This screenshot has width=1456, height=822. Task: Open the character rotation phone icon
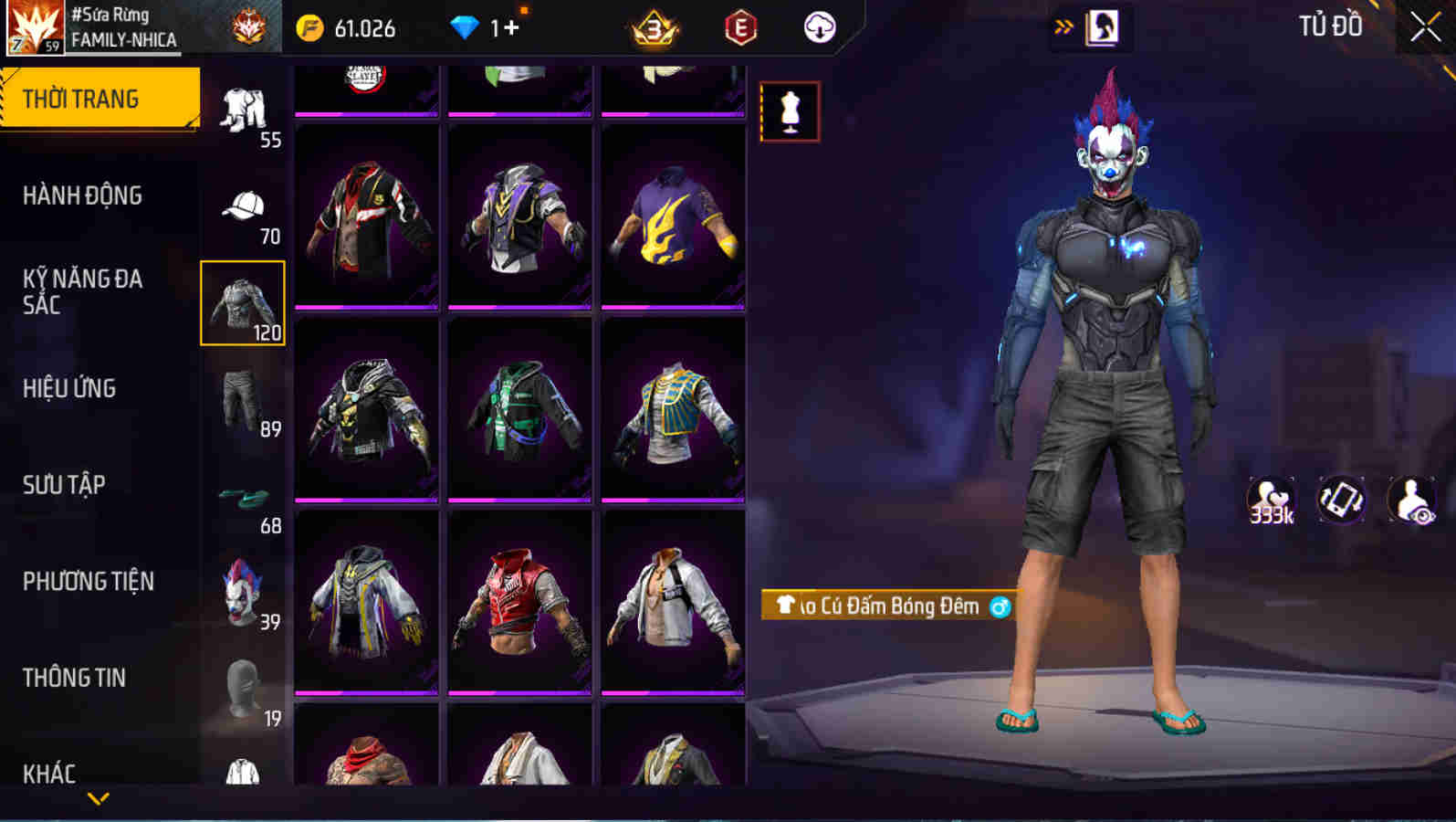coord(1340,499)
